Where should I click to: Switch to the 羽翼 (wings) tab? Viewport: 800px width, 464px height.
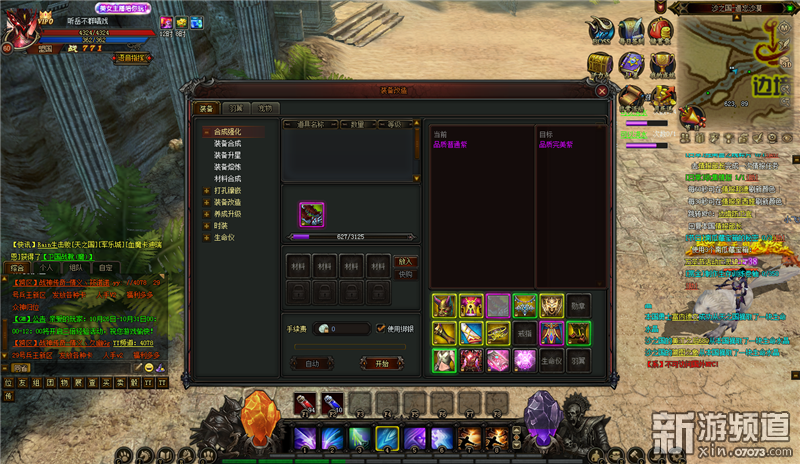234,108
